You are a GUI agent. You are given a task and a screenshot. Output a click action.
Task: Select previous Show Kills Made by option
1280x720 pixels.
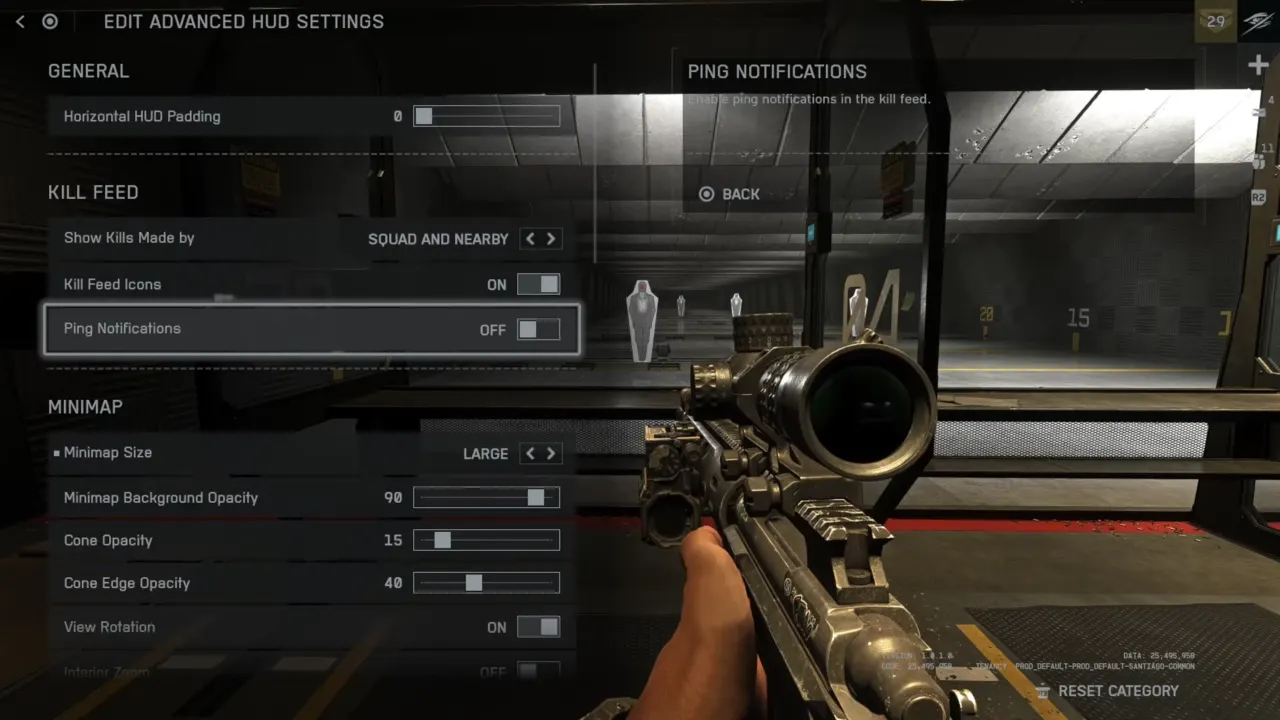pos(530,239)
